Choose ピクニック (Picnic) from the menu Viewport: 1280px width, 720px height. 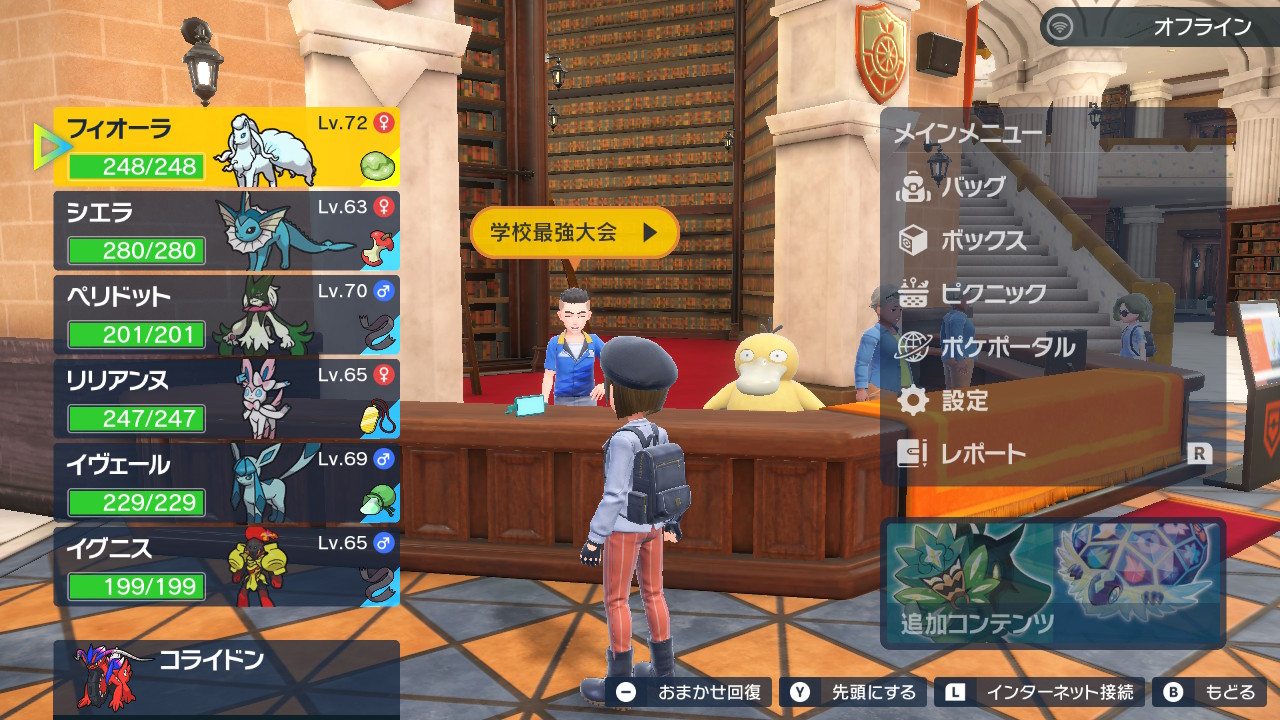(993, 294)
